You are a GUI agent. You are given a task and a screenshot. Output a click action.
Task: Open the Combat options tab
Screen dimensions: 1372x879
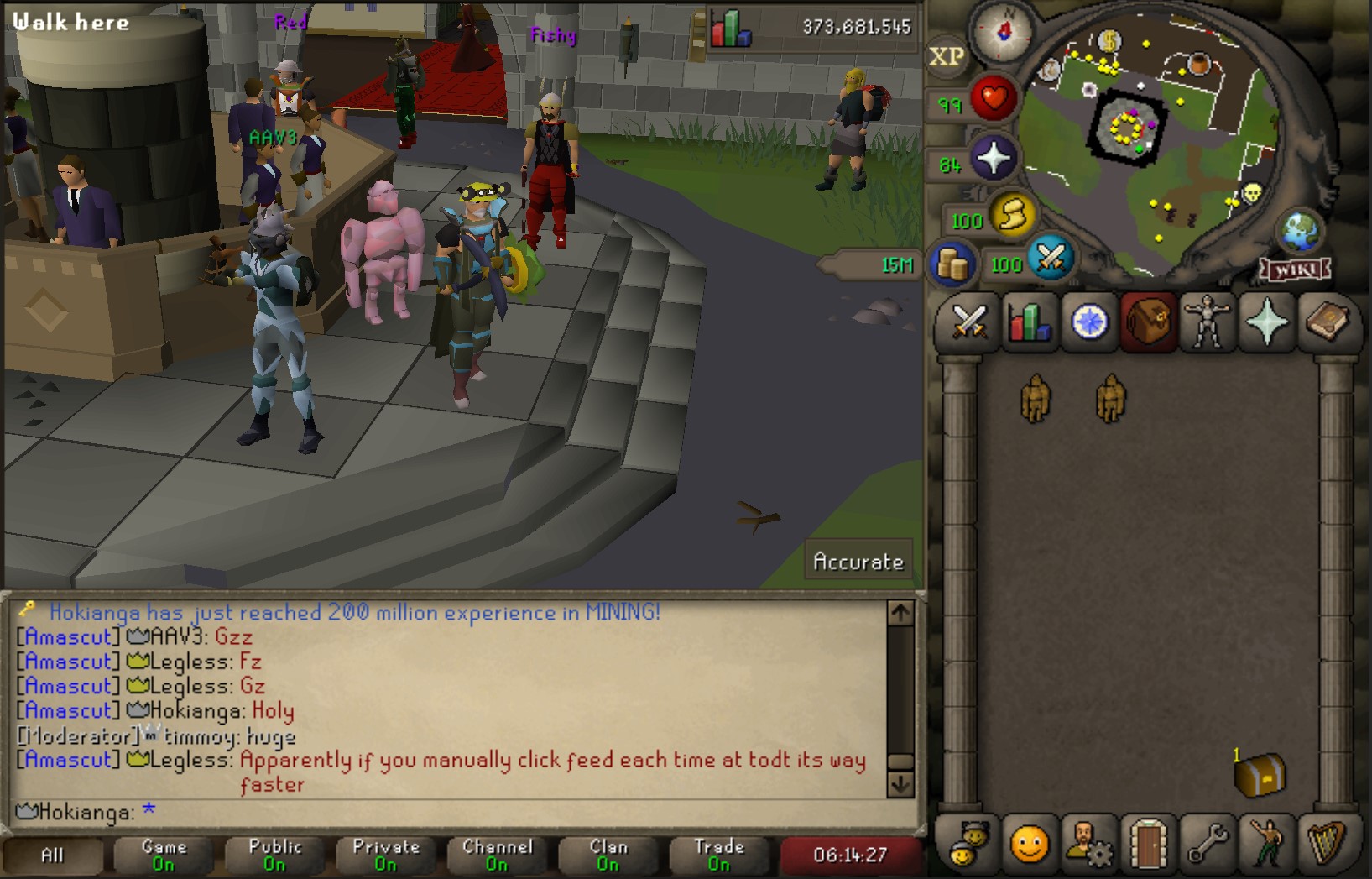[970, 323]
